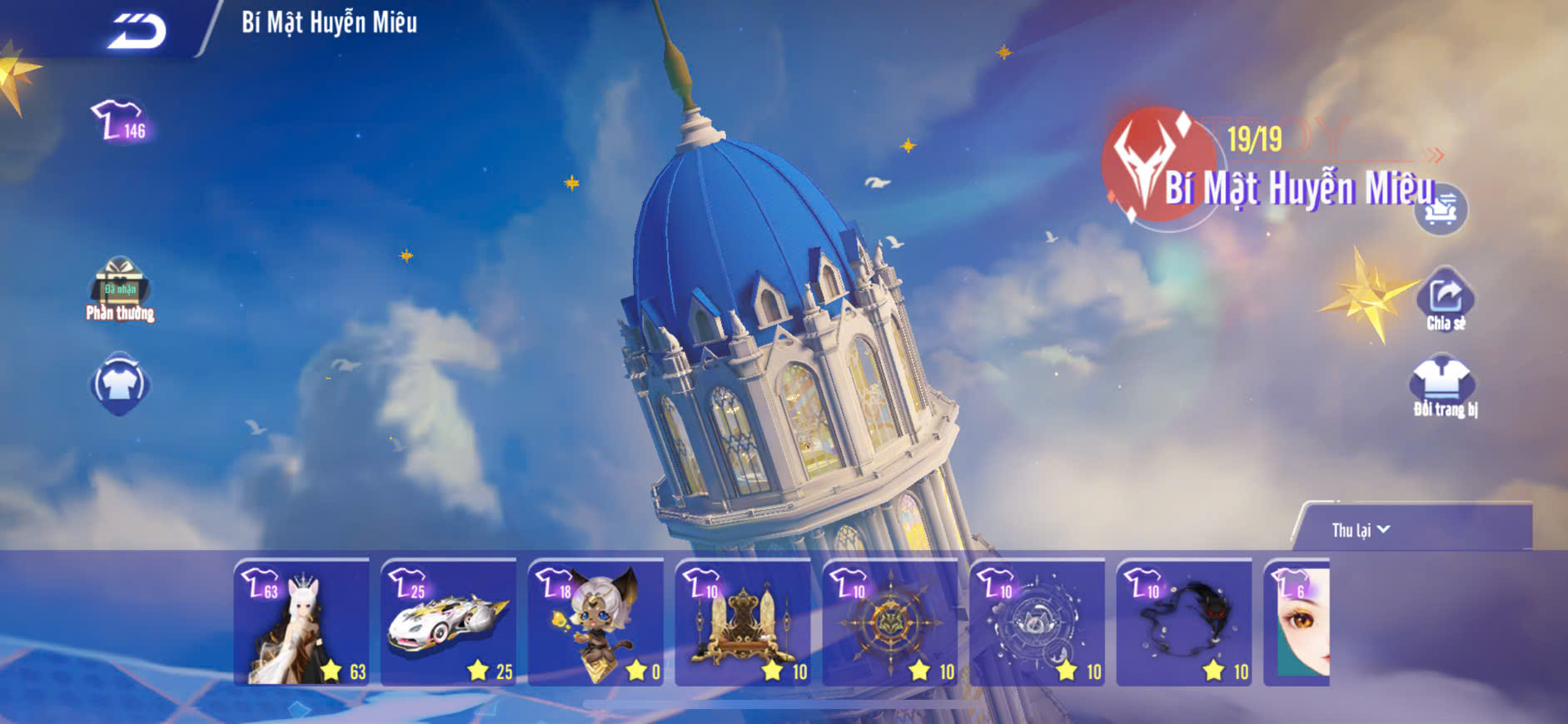Select the white-haired character outfit thumbnail

pos(301,622)
